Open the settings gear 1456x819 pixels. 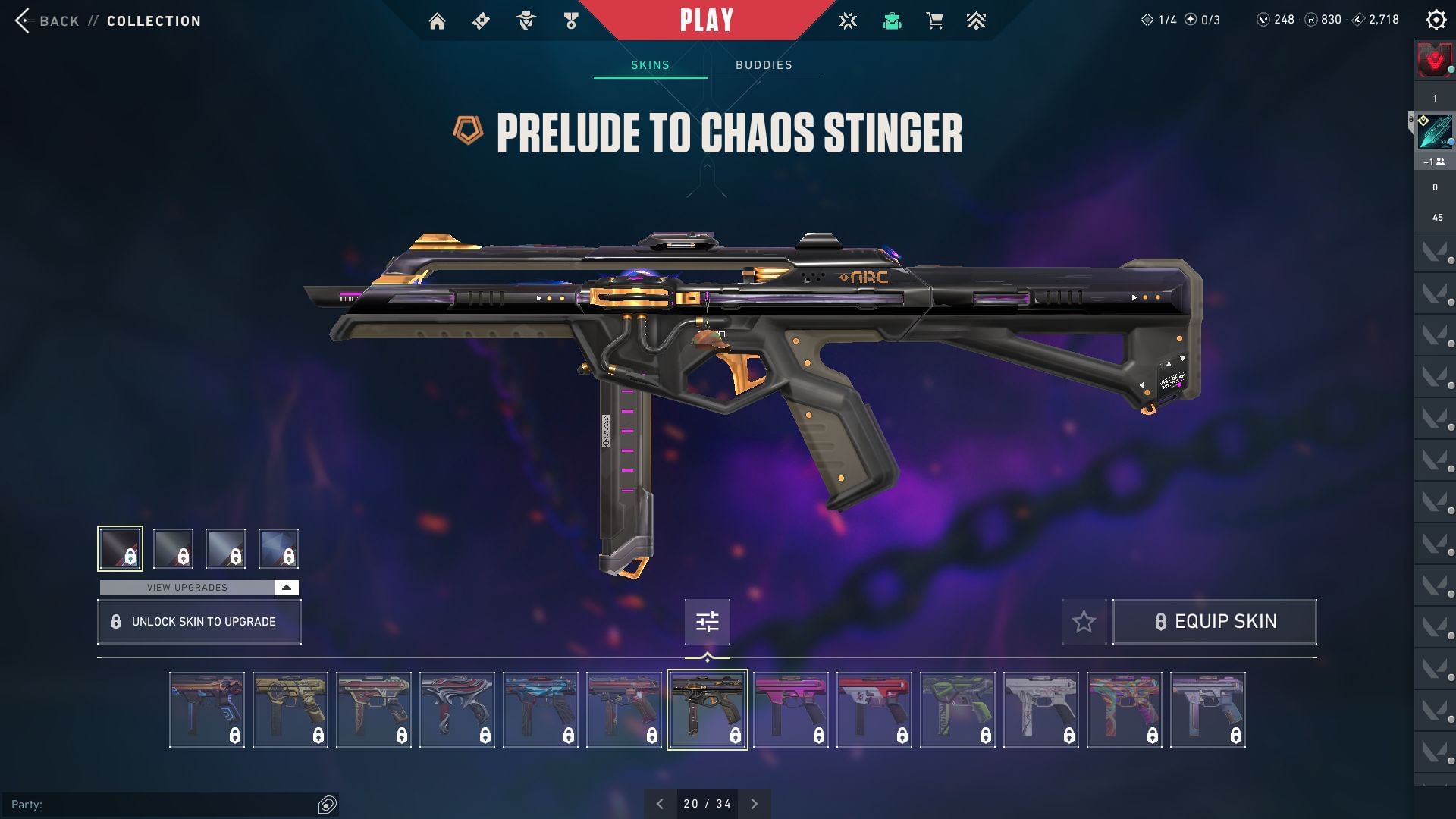(x=1436, y=20)
